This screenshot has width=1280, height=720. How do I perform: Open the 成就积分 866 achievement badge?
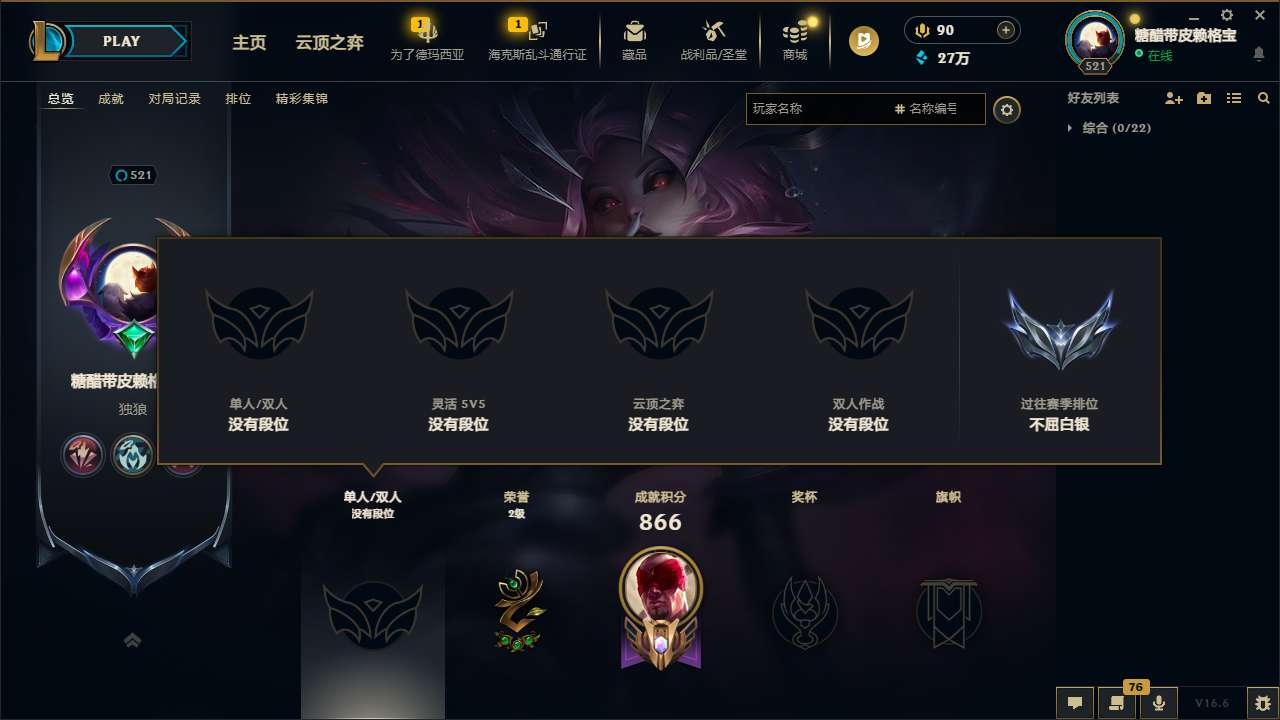tap(660, 608)
